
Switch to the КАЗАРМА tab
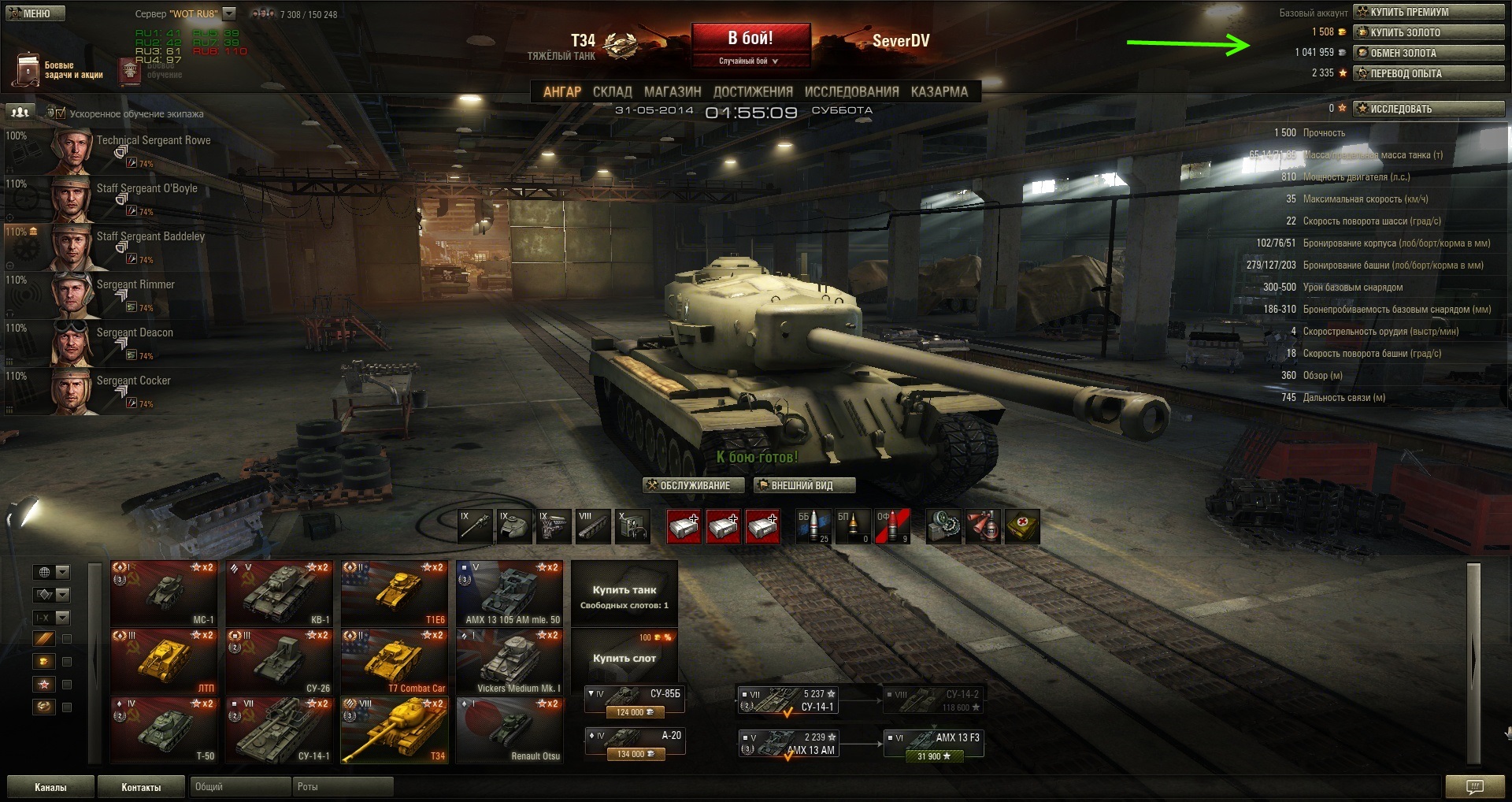pos(939,91)
